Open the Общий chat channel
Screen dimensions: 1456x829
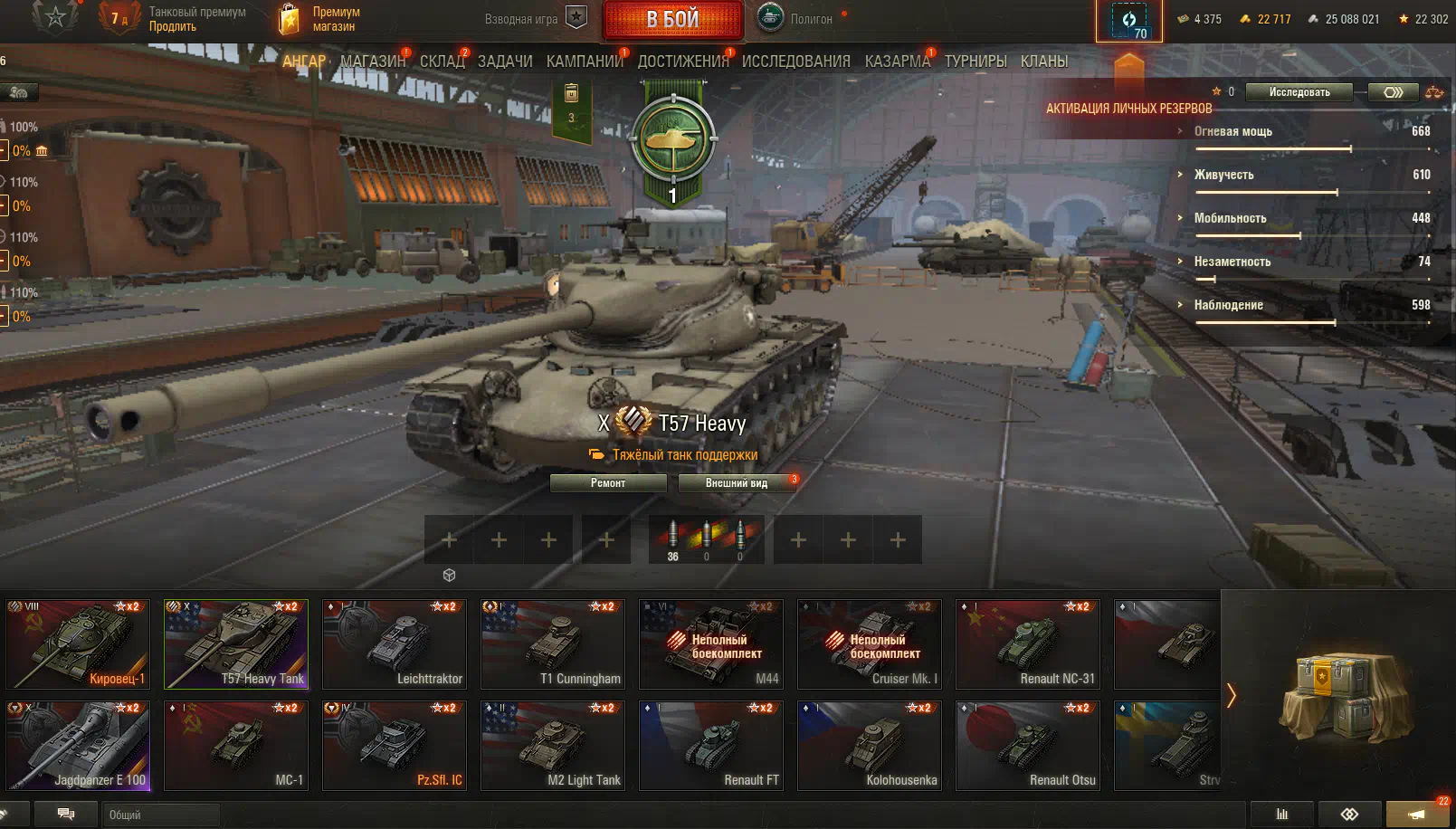coord(159,815)
